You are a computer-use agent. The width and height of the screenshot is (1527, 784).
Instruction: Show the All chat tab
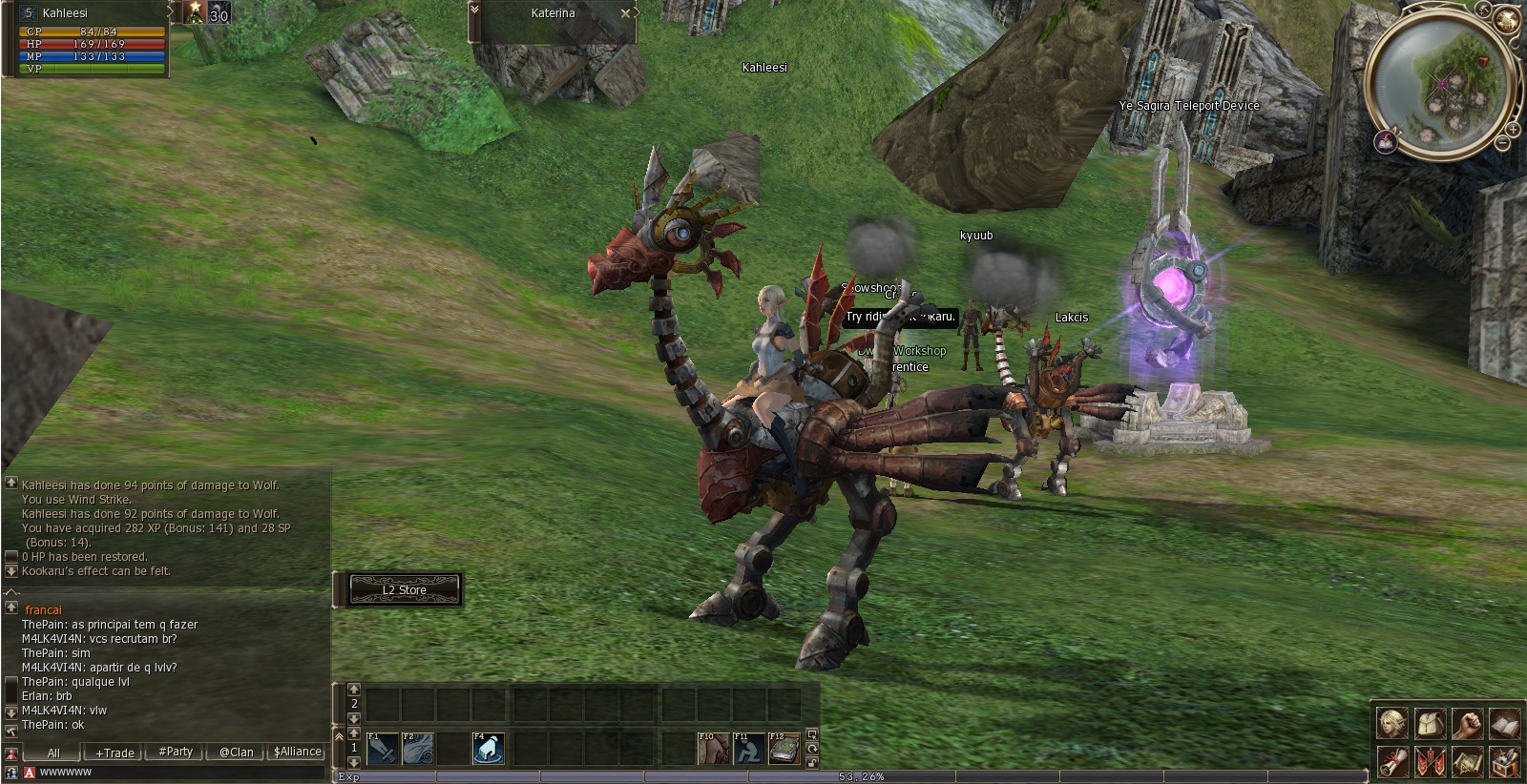53,753
